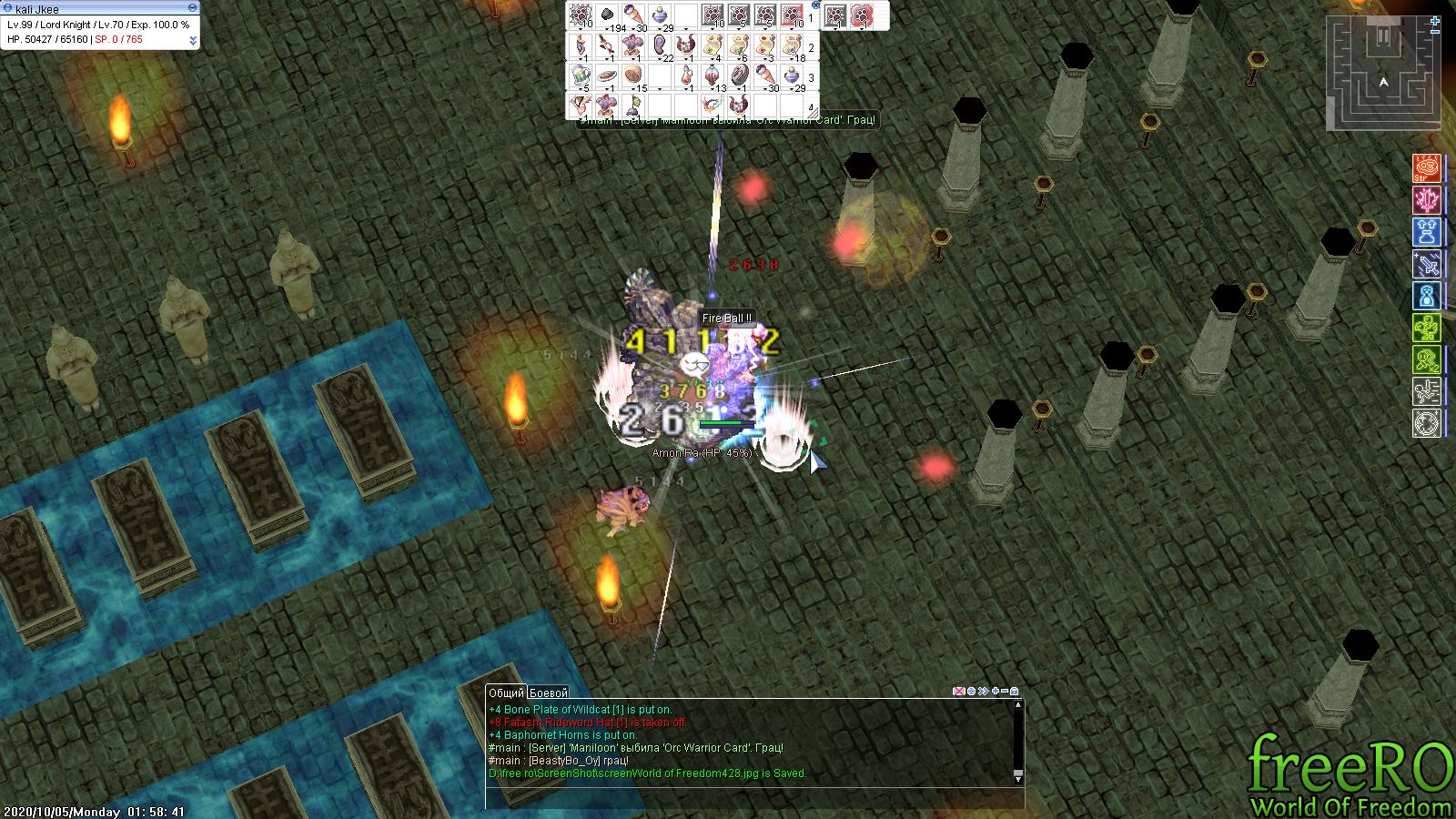The height and width of the screenshot is (819, 1456).
Task: Close the hotkey bar window
Action: [815, 5]
